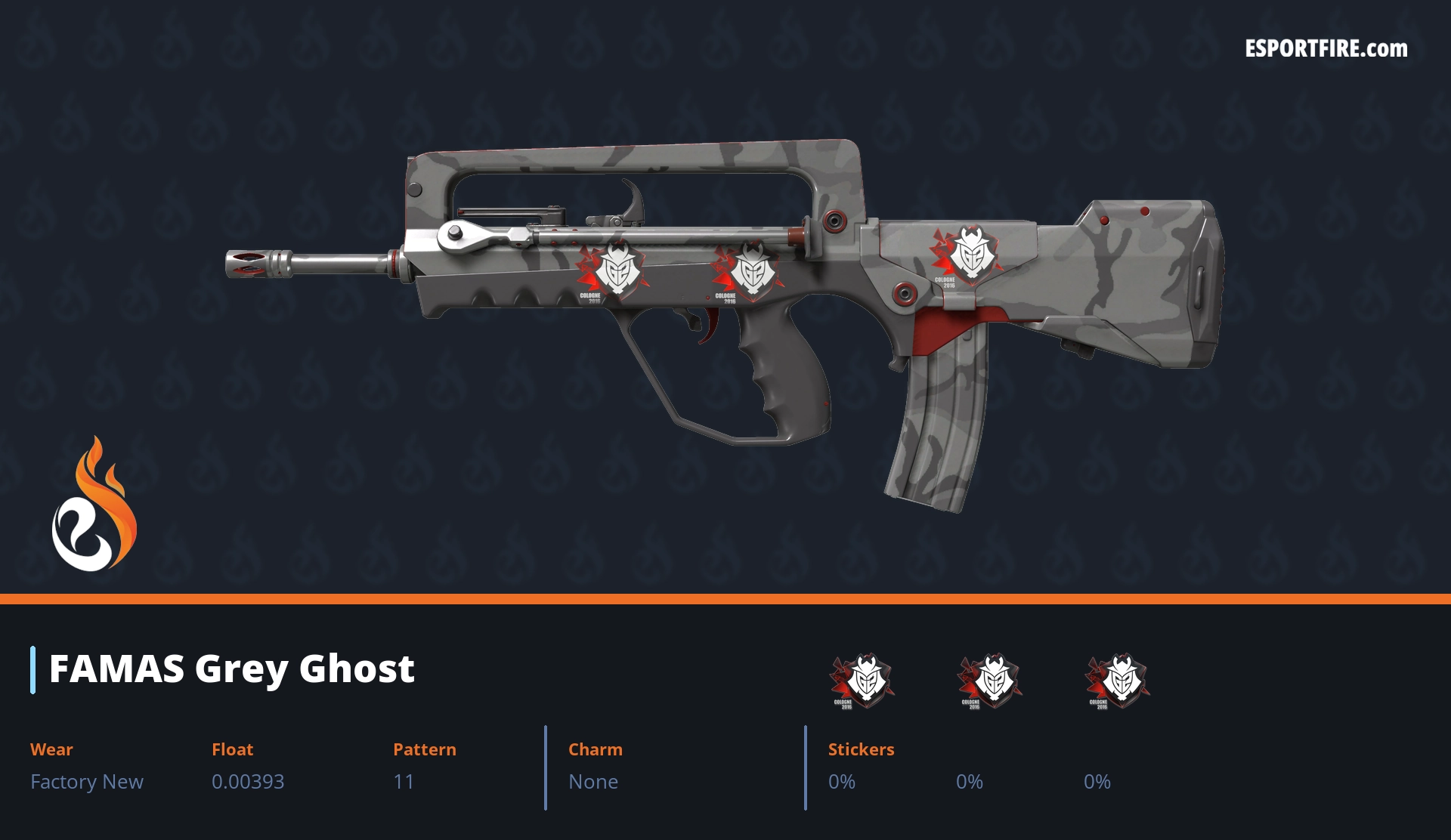Click the Esportfire flame logo
This screenshot has height=840, width=1451.
(94, 505)
